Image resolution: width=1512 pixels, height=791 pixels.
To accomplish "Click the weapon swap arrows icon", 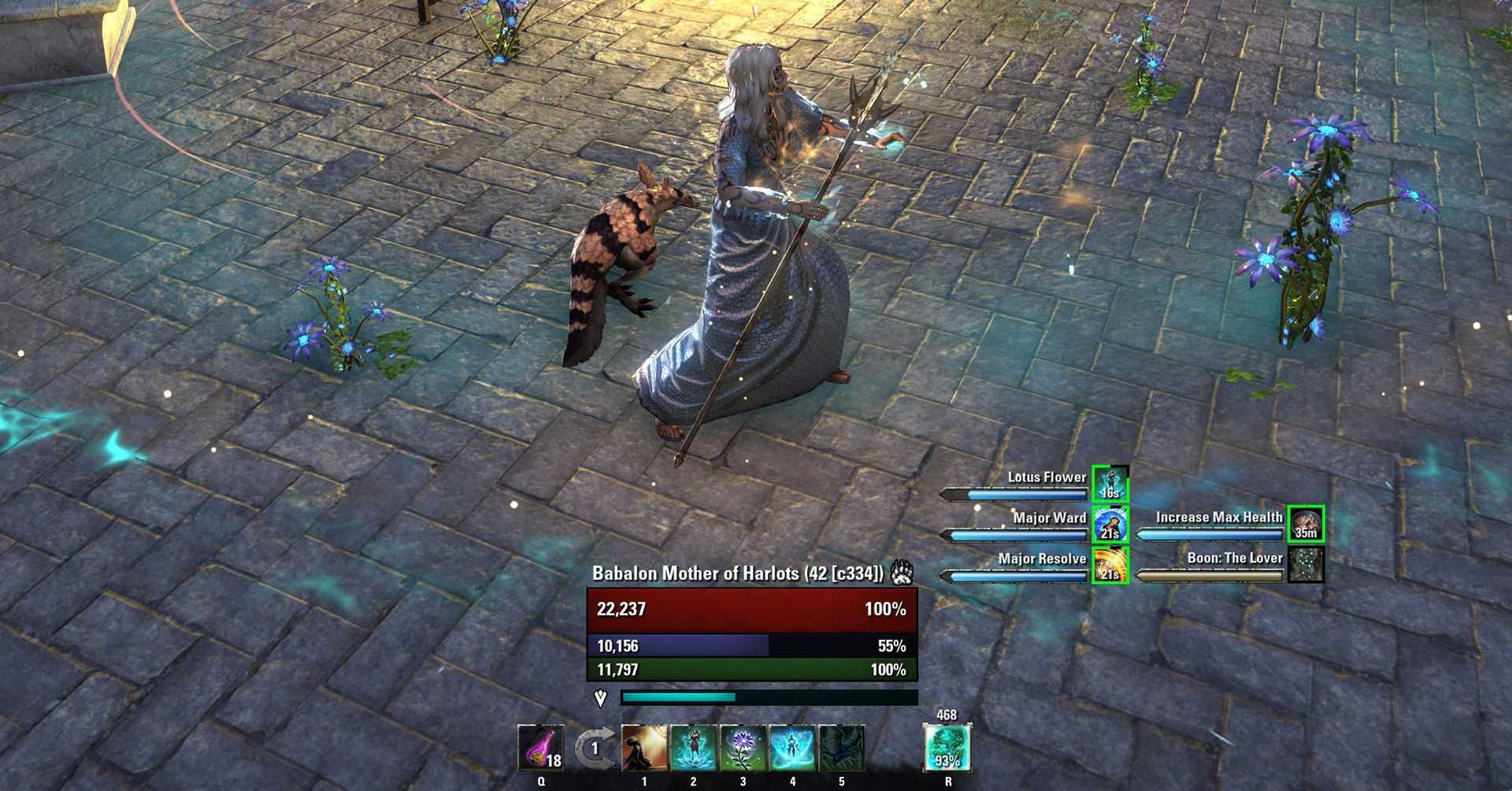I will point(593,748).
